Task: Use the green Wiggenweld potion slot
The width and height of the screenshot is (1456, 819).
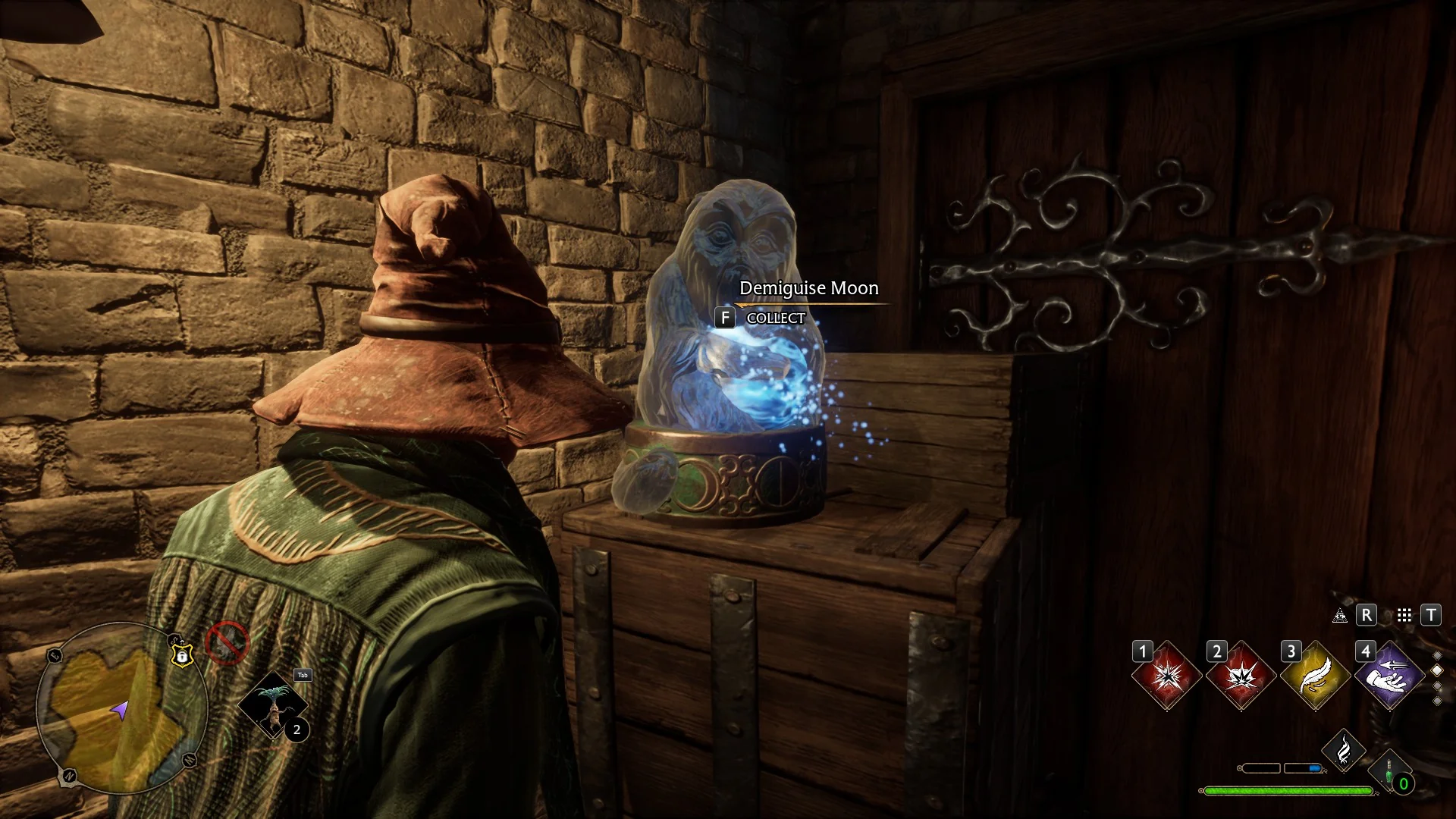Action: [1391, 773]
